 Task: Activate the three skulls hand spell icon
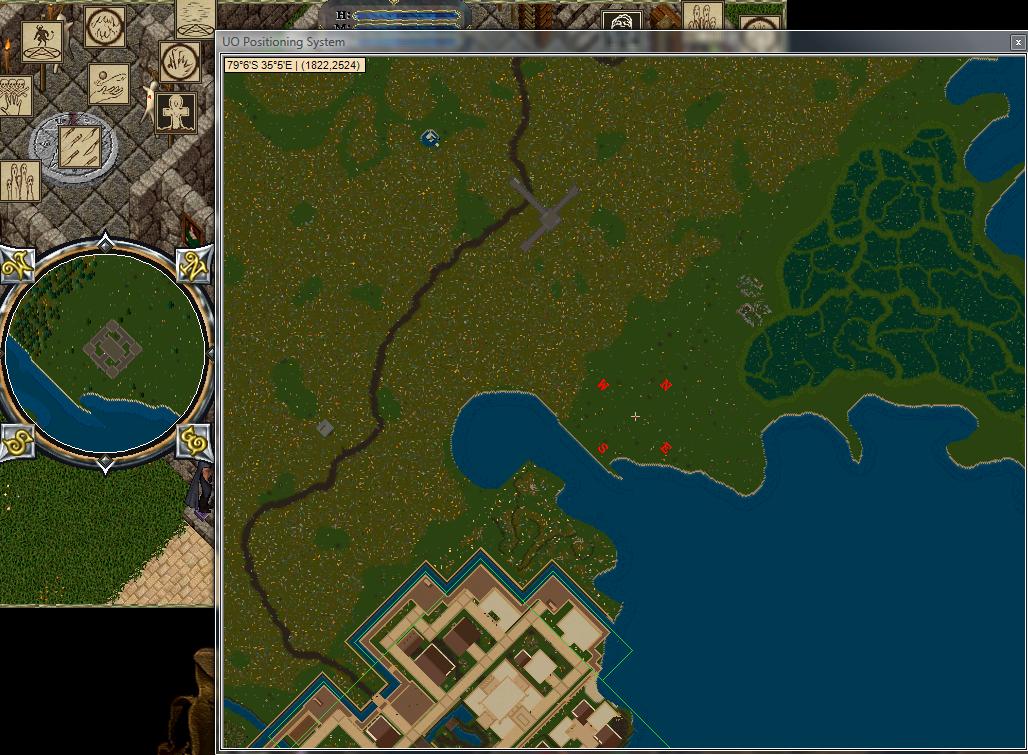[x=14, y=96]
